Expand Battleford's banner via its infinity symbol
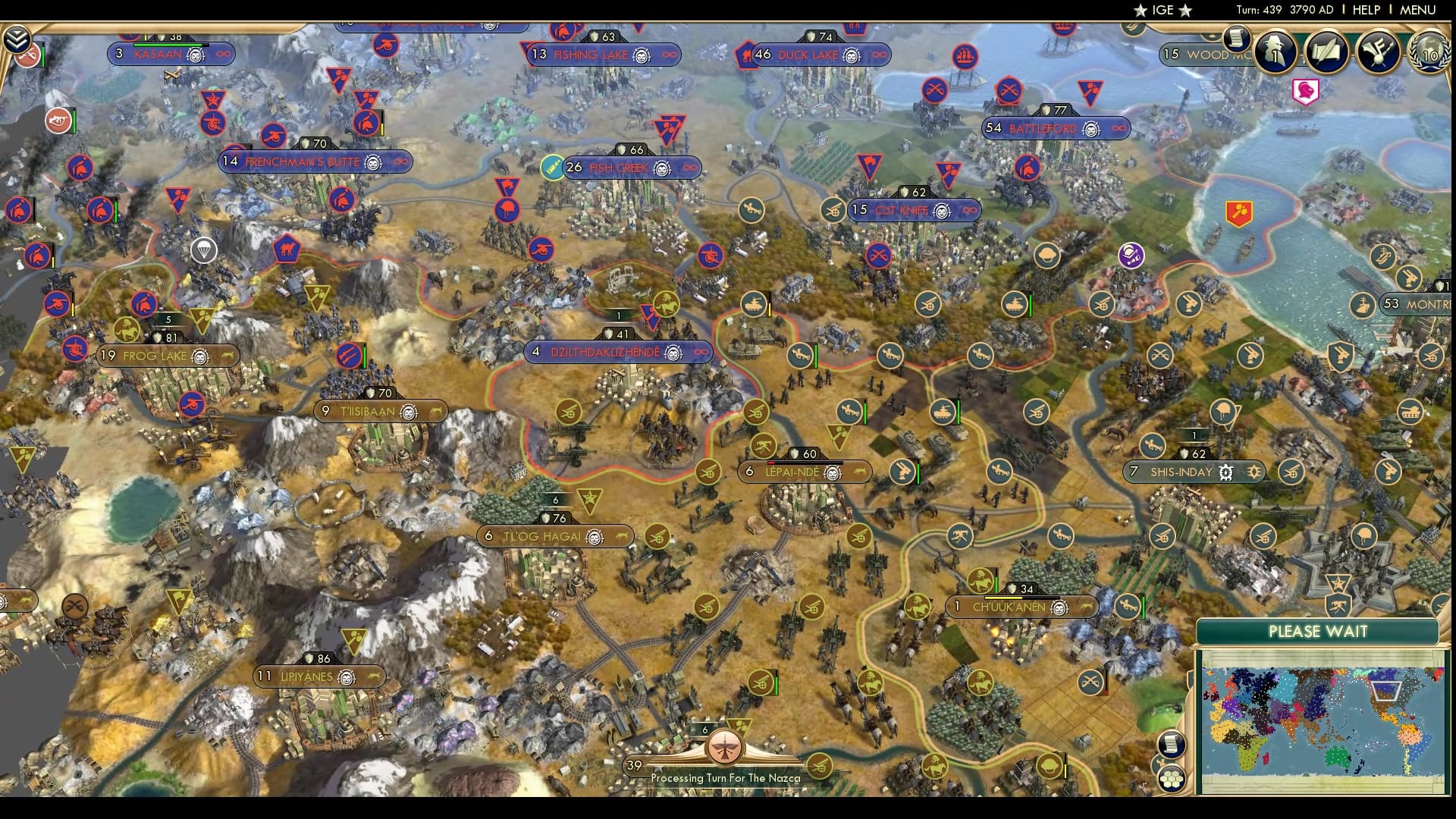 (1120, 128)
